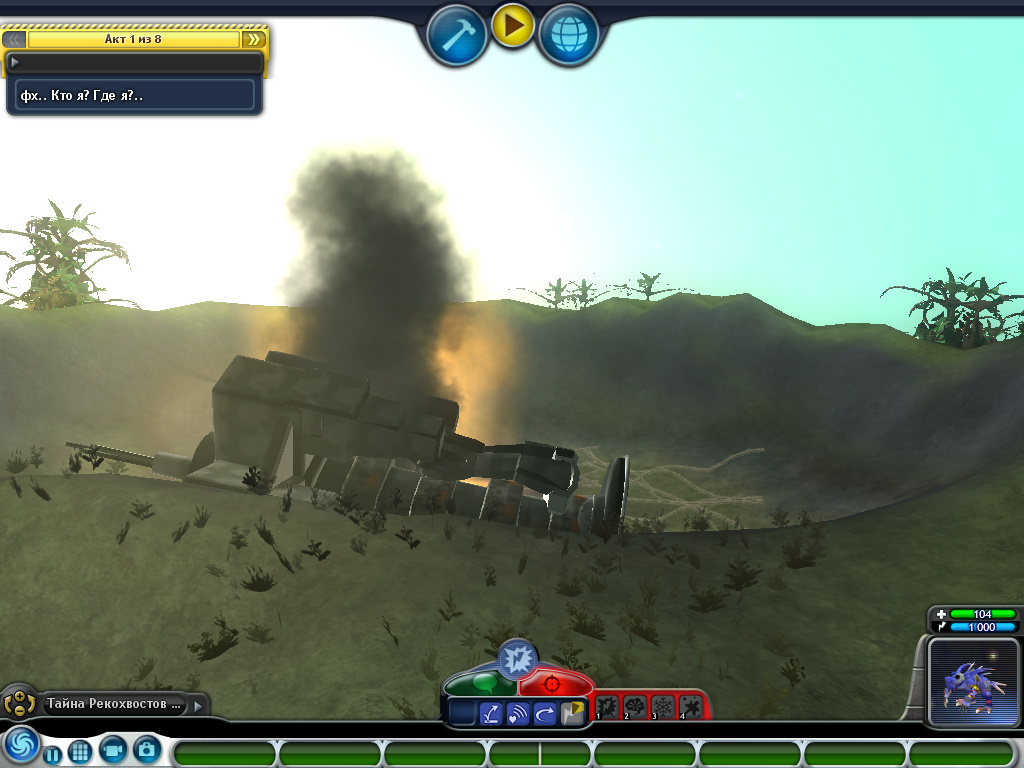
Task: Open the grid Sporepedia button
Action: [80, 751]
